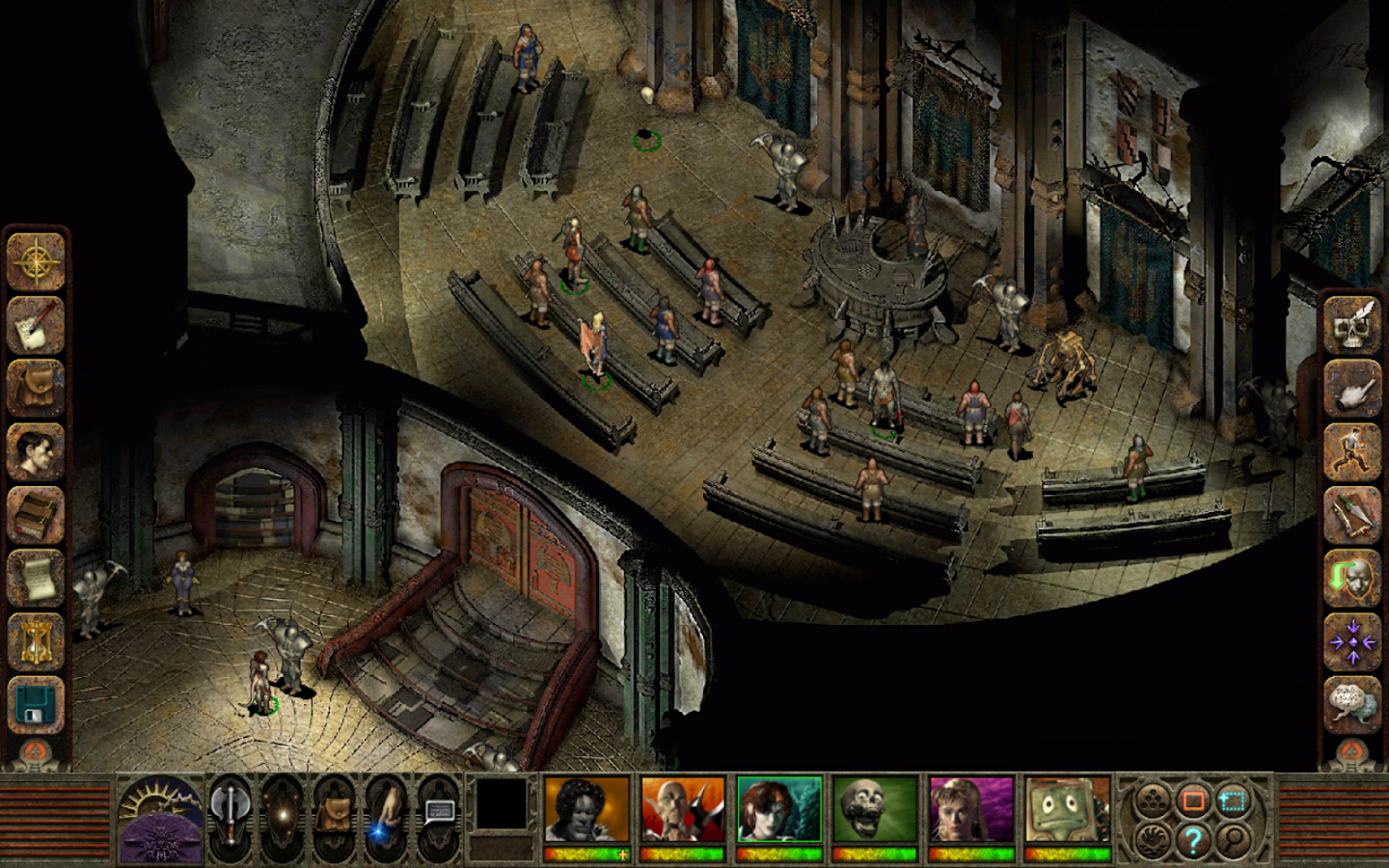Toggle the orange select-all rectangle button
Screen dimensions: 1389x868
1194,800
